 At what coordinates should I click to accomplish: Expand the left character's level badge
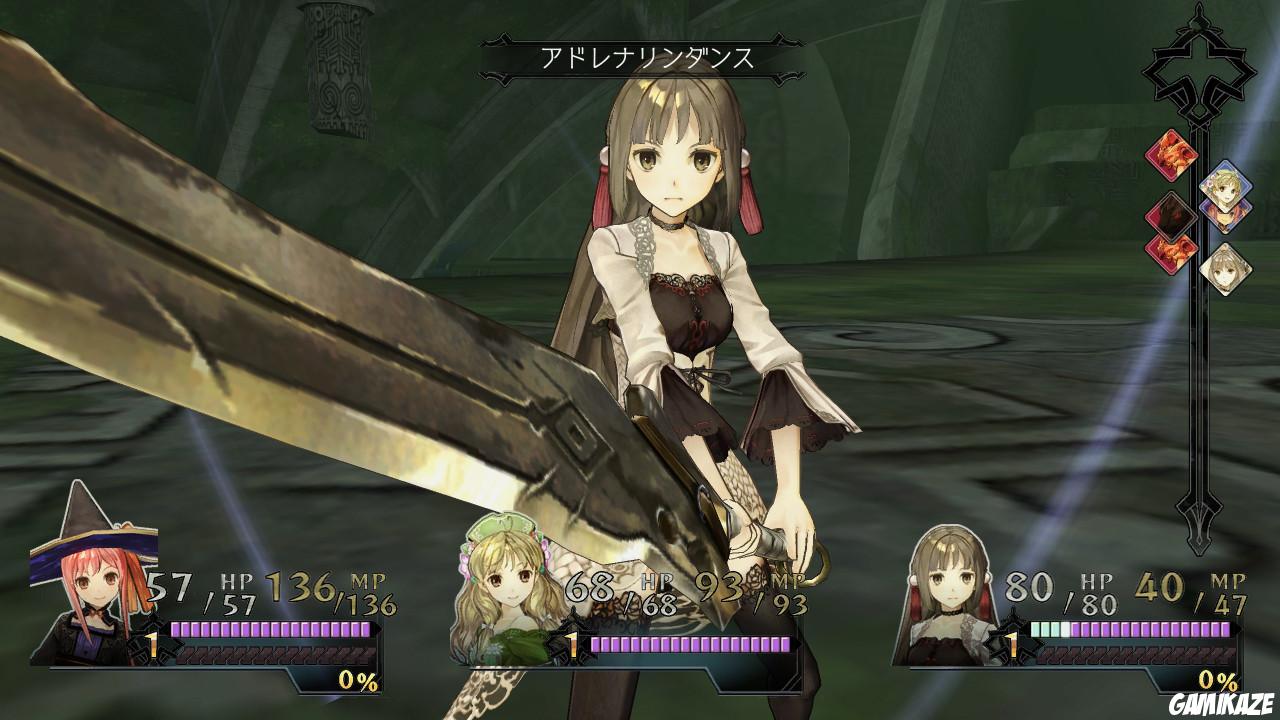point(152,645)
